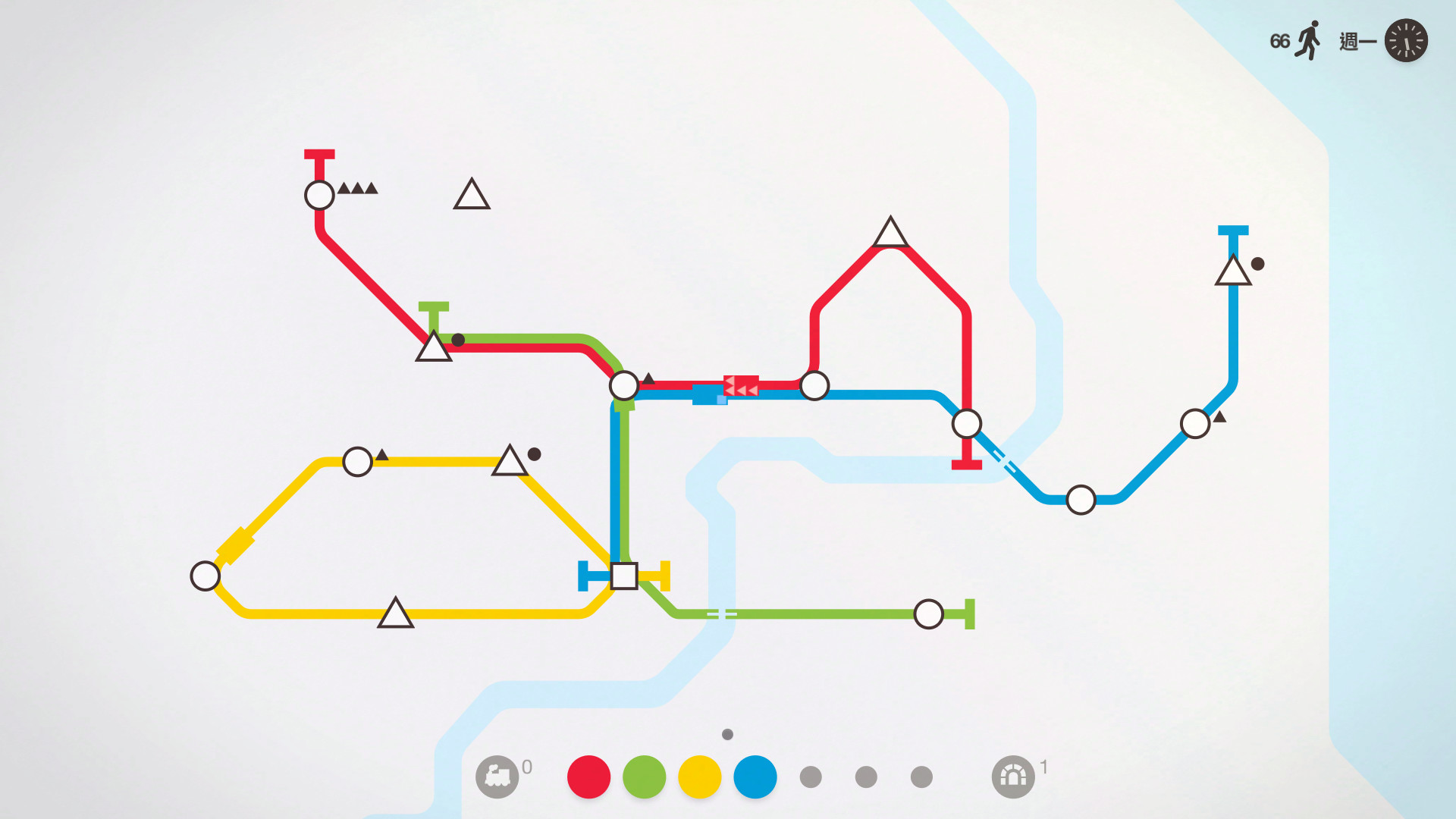Pause the game via the clock icon
1456x819 pixels.
click(x=1407, y=42)
